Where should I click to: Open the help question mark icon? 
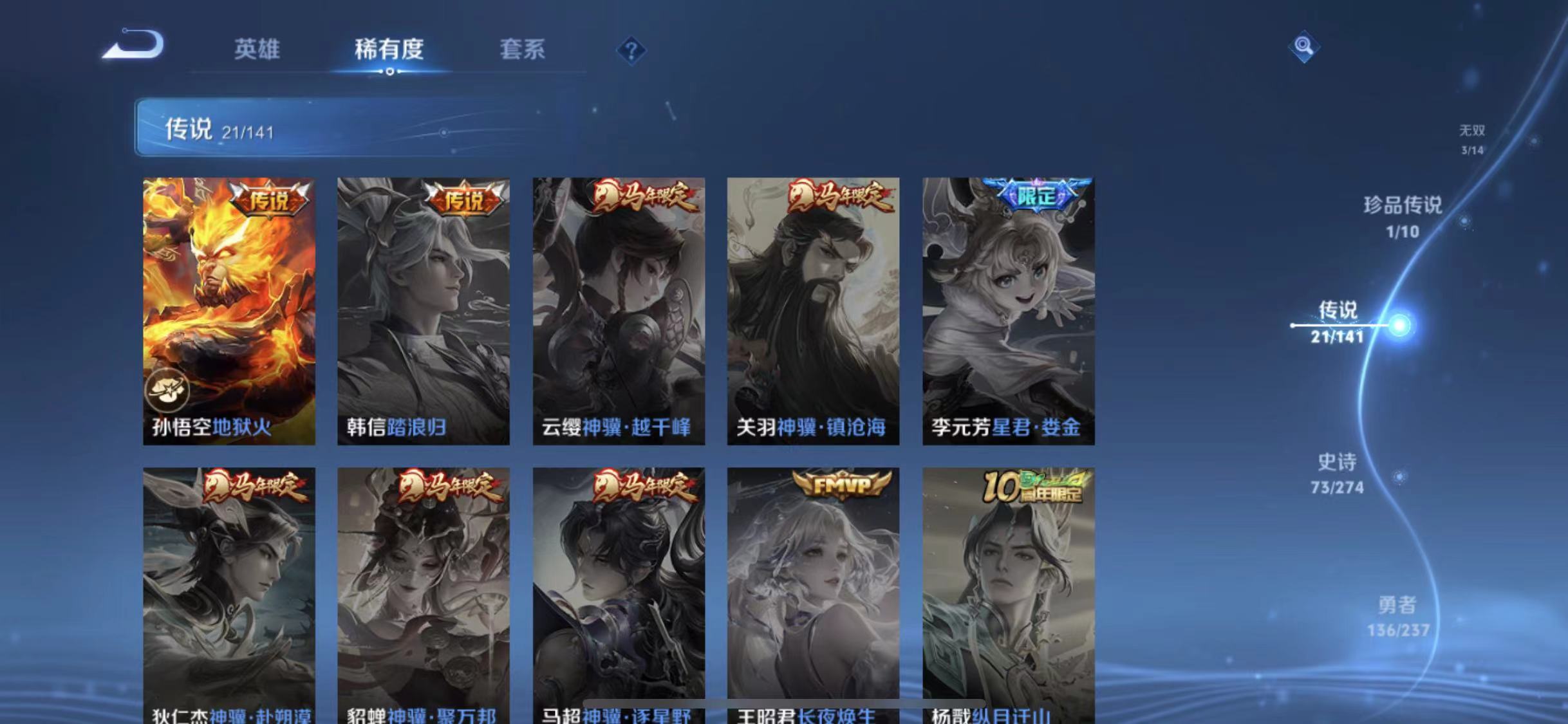[x=633, y=50]
